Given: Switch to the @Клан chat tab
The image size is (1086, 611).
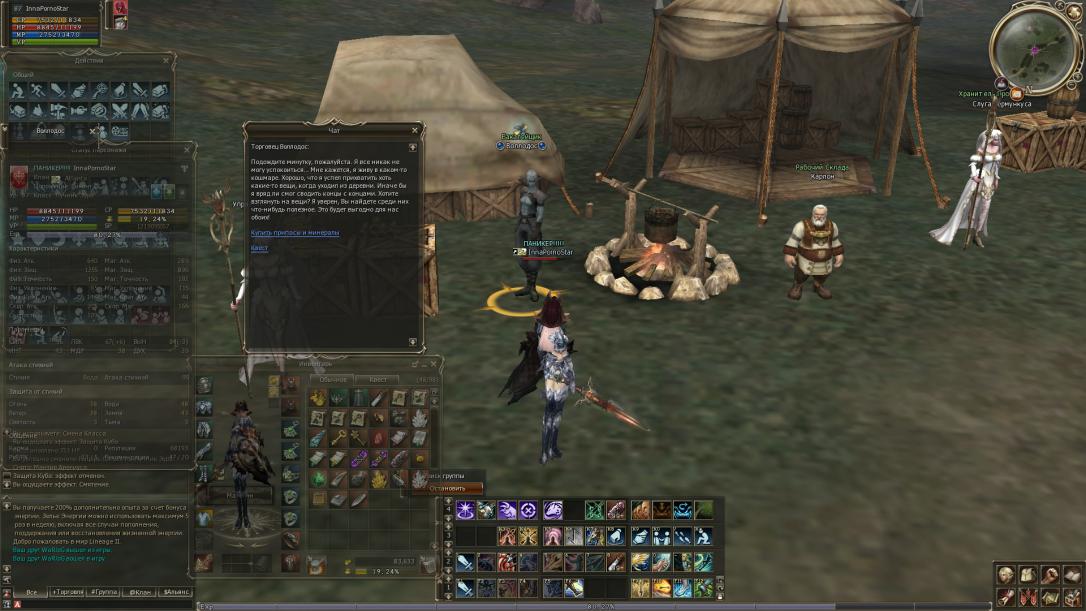Looking at the screenshot, I should click(141, 592).
